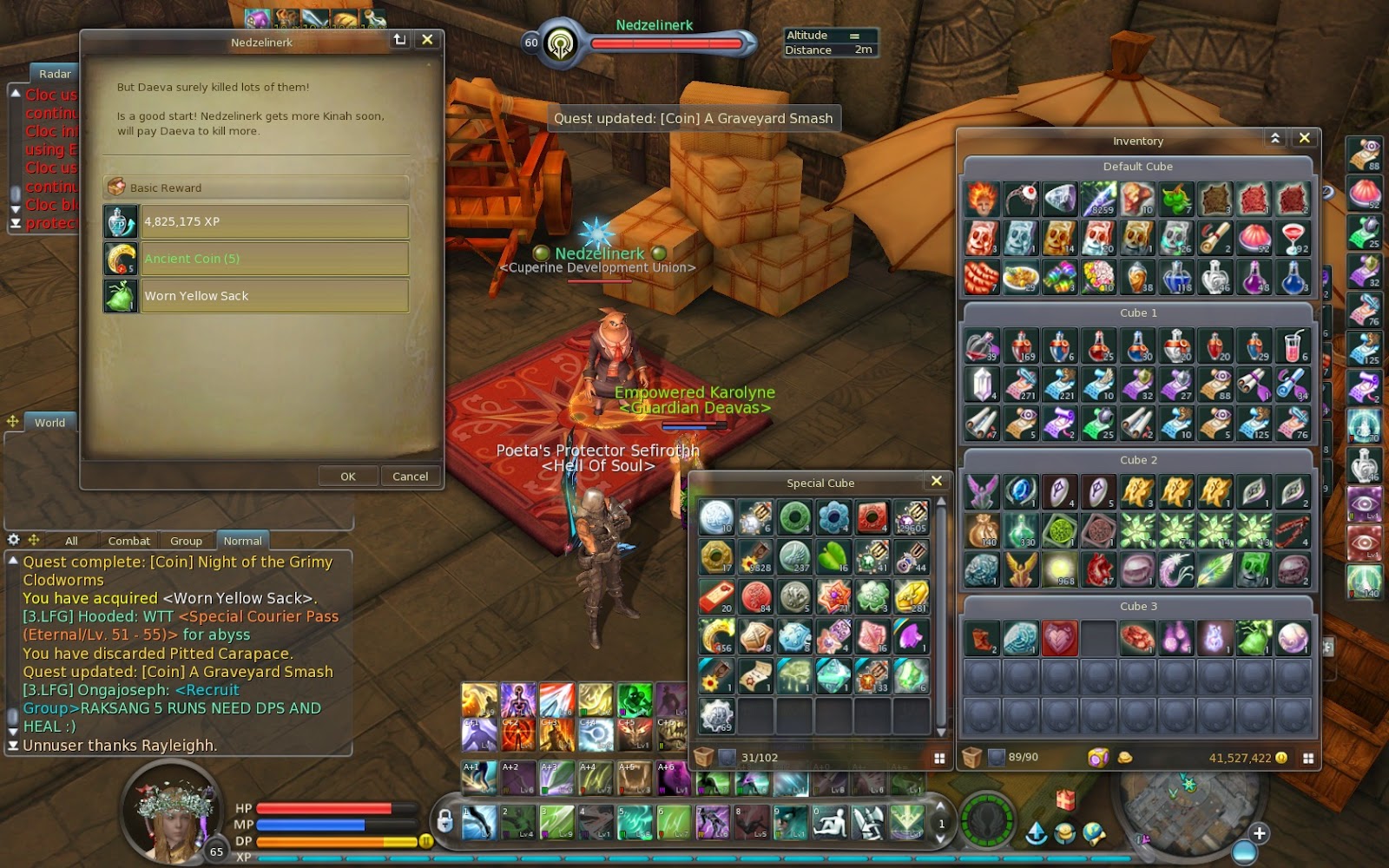The height and width of the screenshot is (868, 1389).
Task: Click Cancel in the Nedzelinerk dialog
Action: tap(410, 476)
